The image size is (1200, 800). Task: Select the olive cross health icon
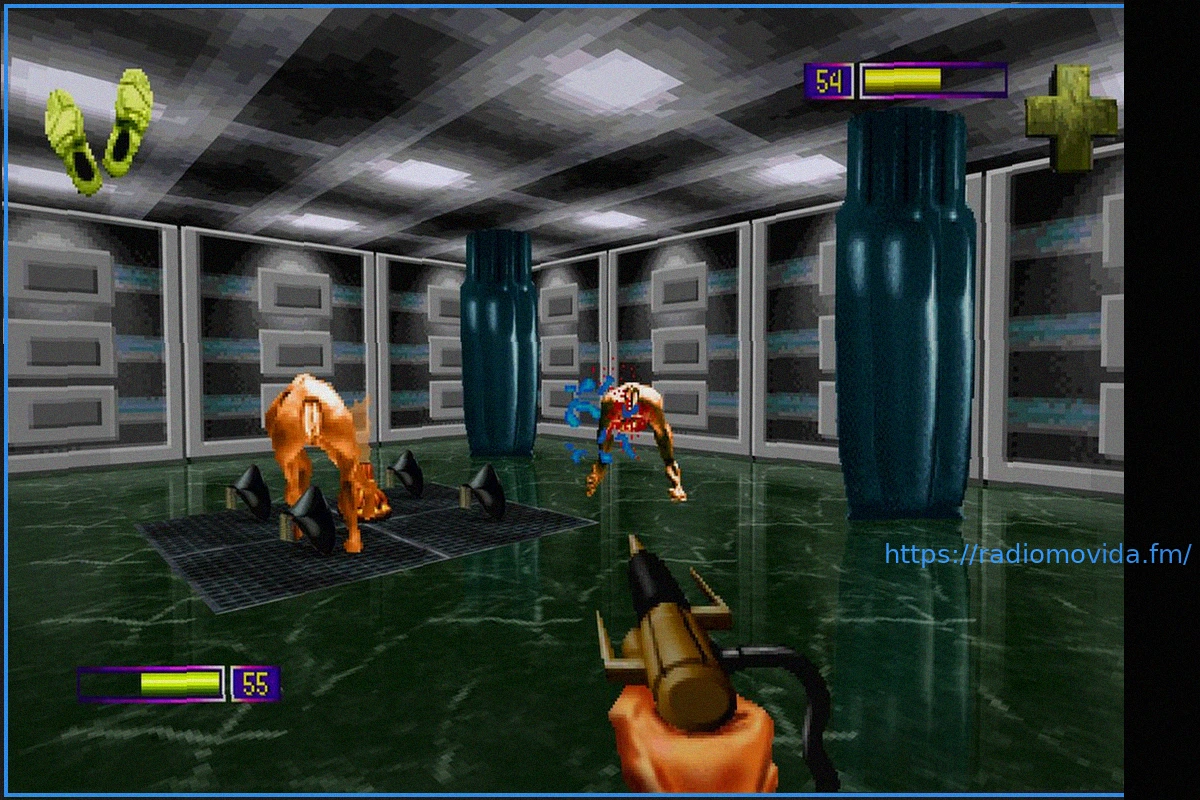[x=1070, y=117]
